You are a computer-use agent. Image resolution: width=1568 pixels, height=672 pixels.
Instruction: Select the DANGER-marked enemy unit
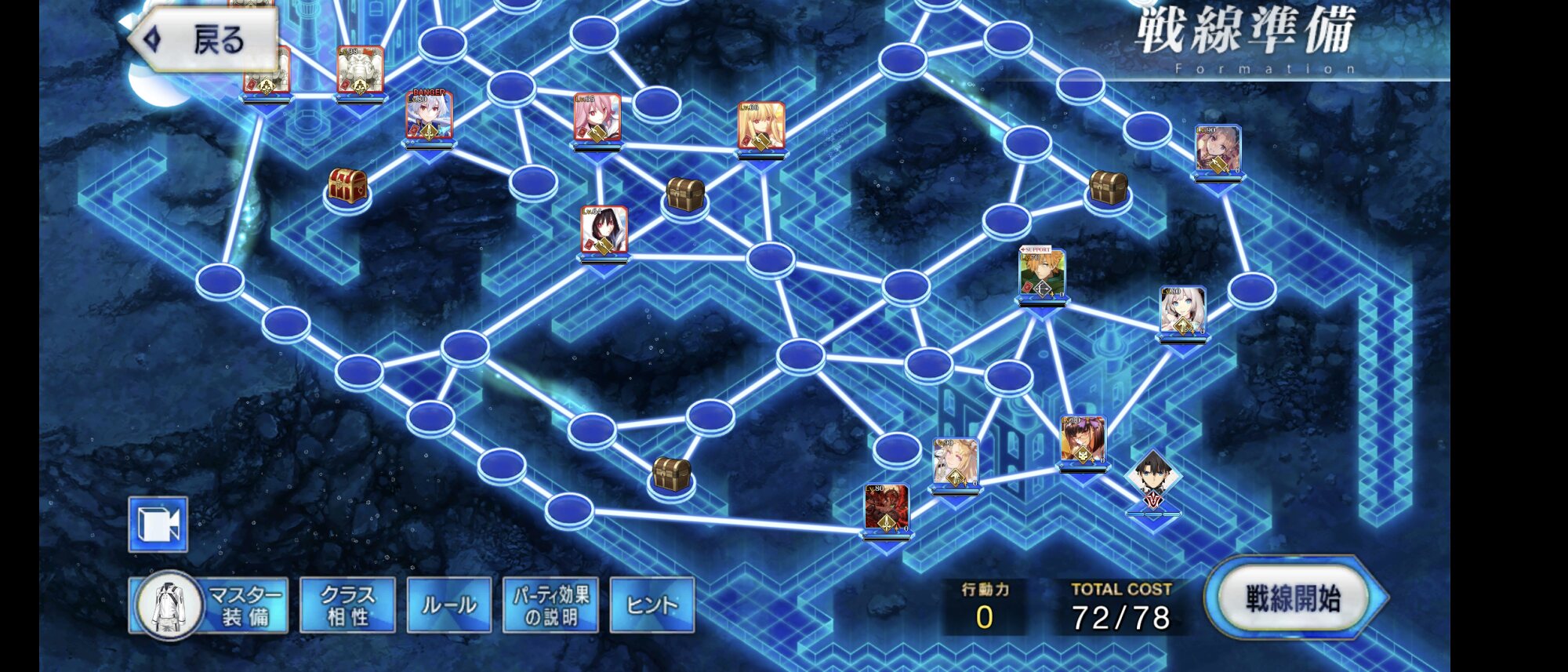[x=429, y=118]
